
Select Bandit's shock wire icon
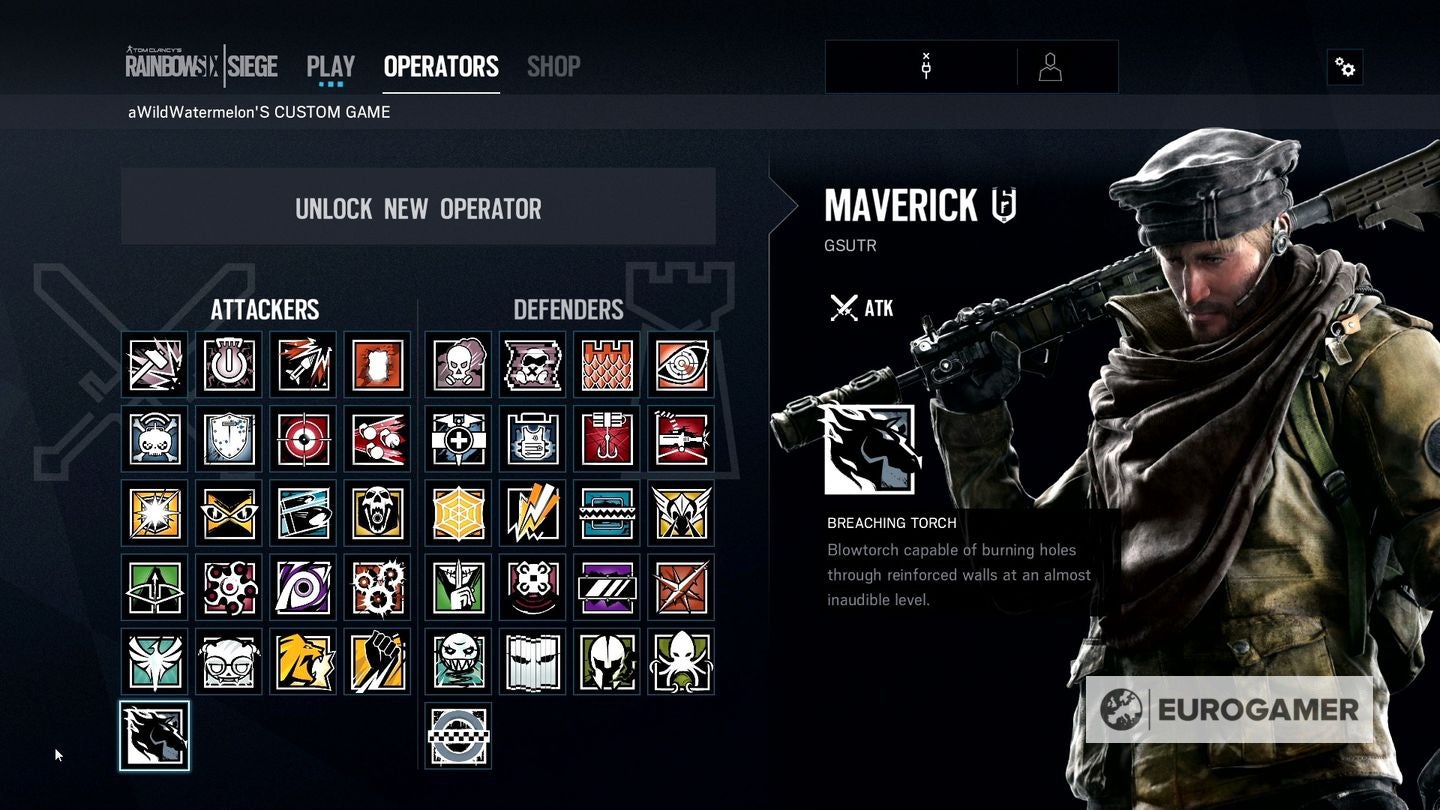[x=532, y=512]
